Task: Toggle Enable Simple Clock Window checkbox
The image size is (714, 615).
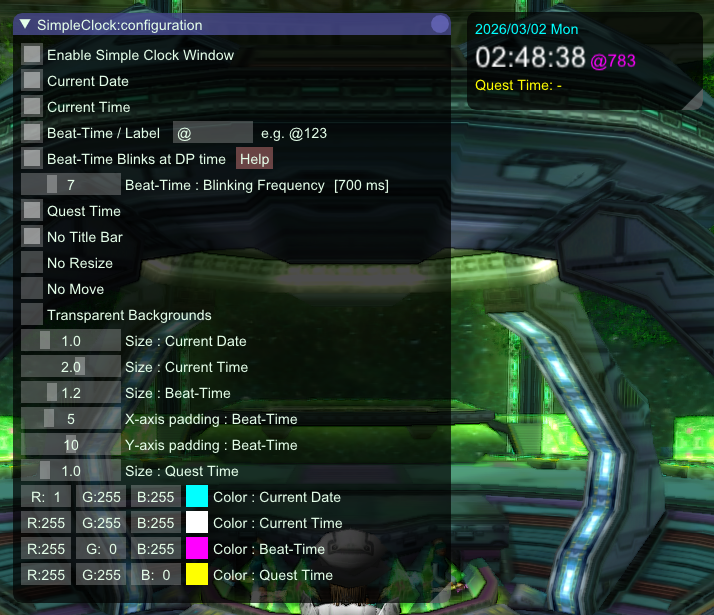Action: (x=32, y=55)
